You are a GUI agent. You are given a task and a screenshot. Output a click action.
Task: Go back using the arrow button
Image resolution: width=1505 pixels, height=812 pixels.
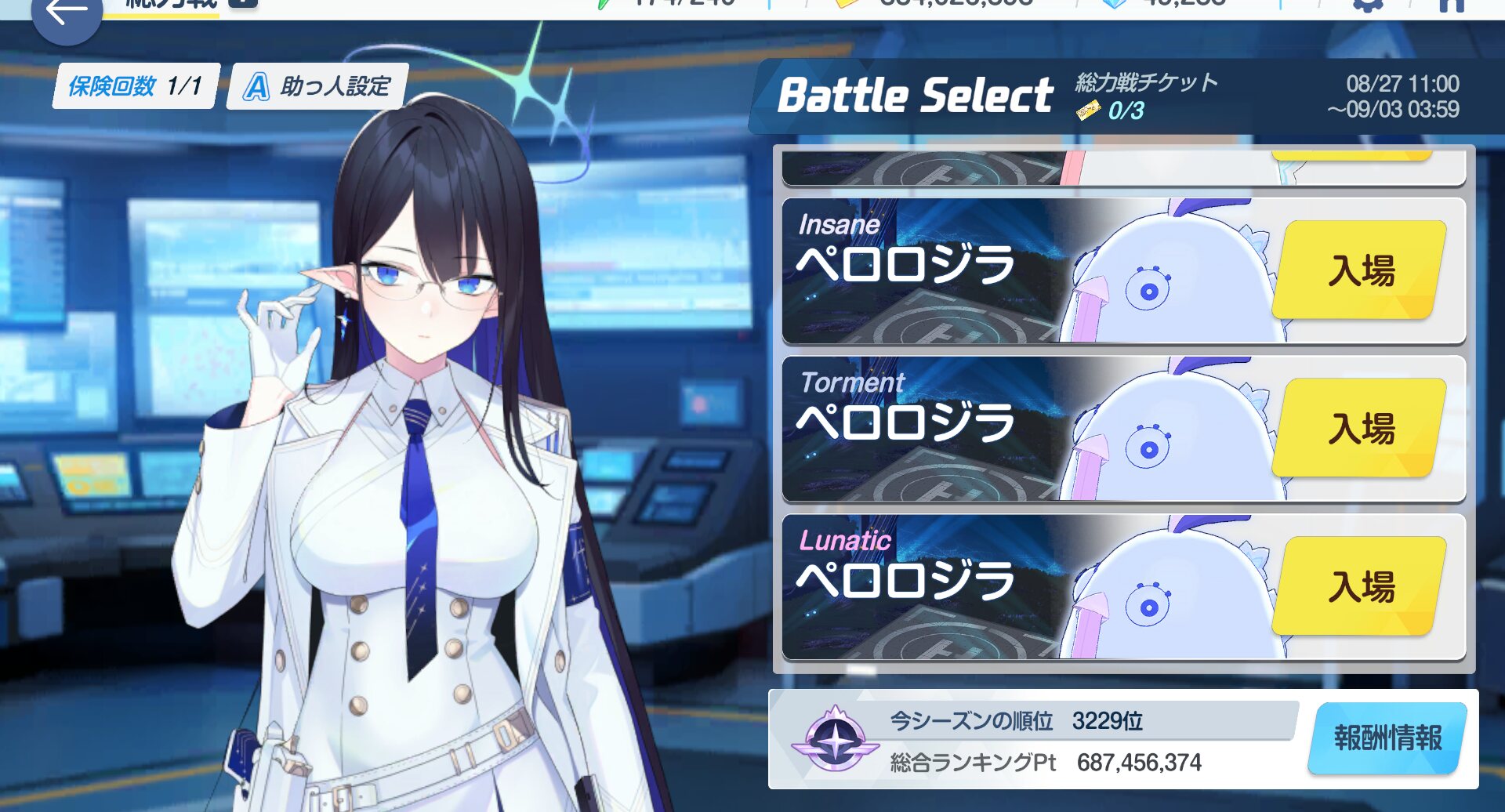pos(66,16)
